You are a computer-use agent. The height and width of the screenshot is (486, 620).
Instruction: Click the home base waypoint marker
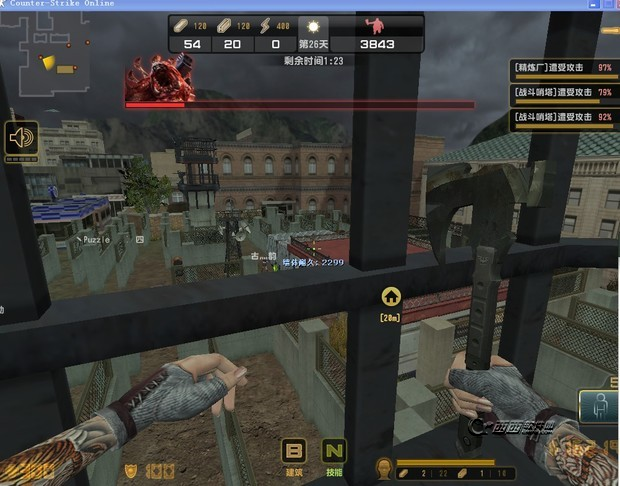pos(390,296)
